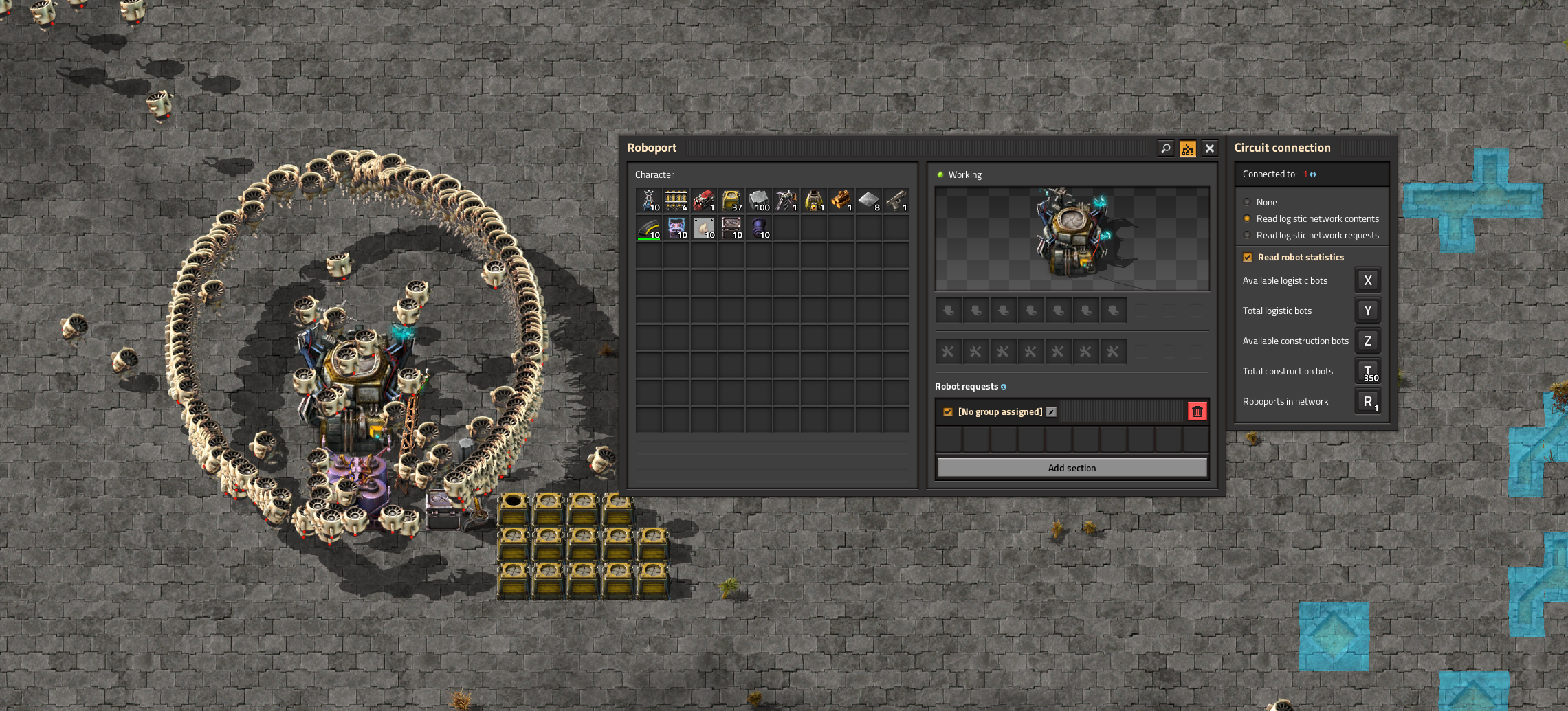Change the Roboports in network signal R

coord(1367,401)
